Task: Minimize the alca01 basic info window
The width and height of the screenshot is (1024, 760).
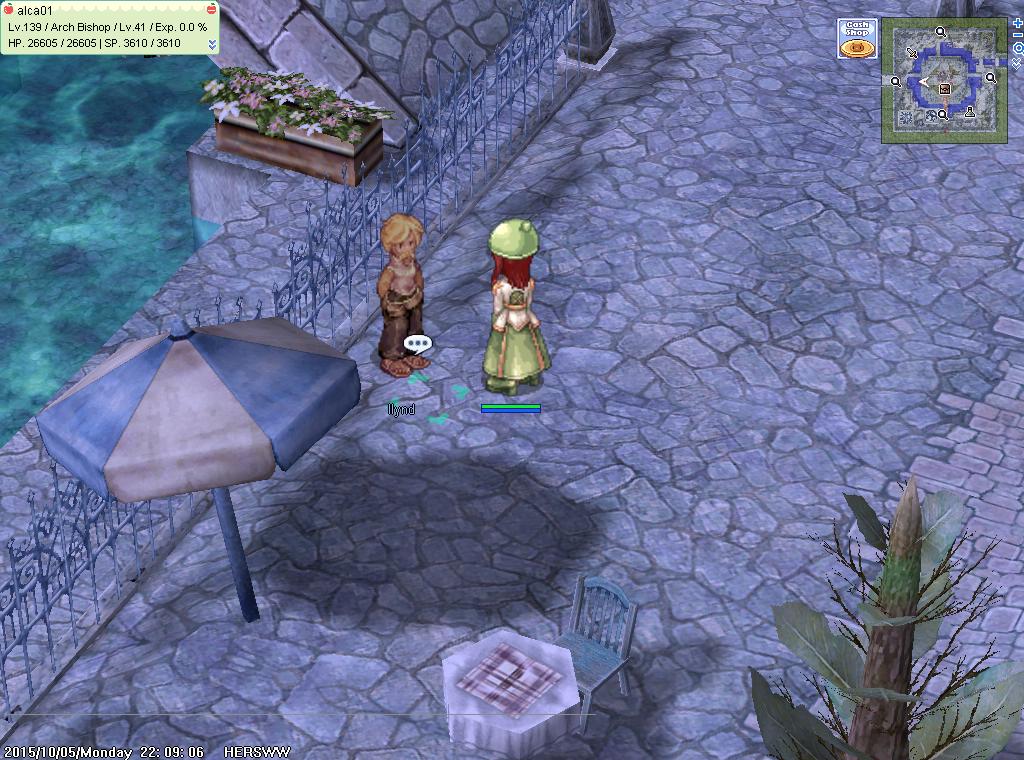Action: [x=210, y=9]
